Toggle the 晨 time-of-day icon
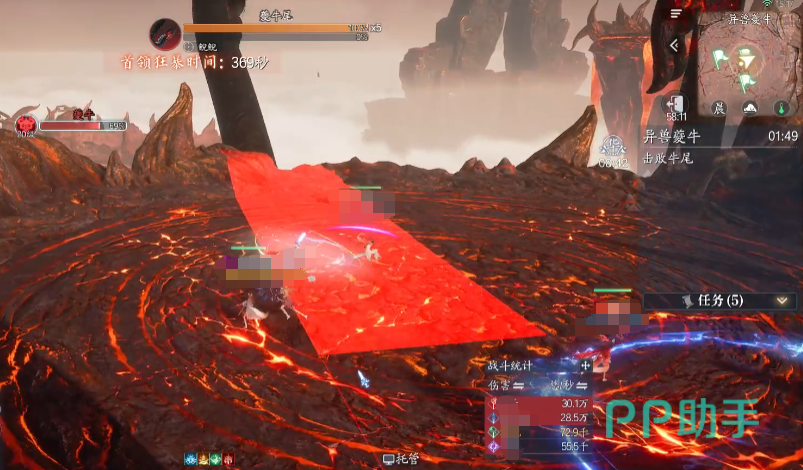This screenshot has width=803, height=470. (x=718, y=108)
